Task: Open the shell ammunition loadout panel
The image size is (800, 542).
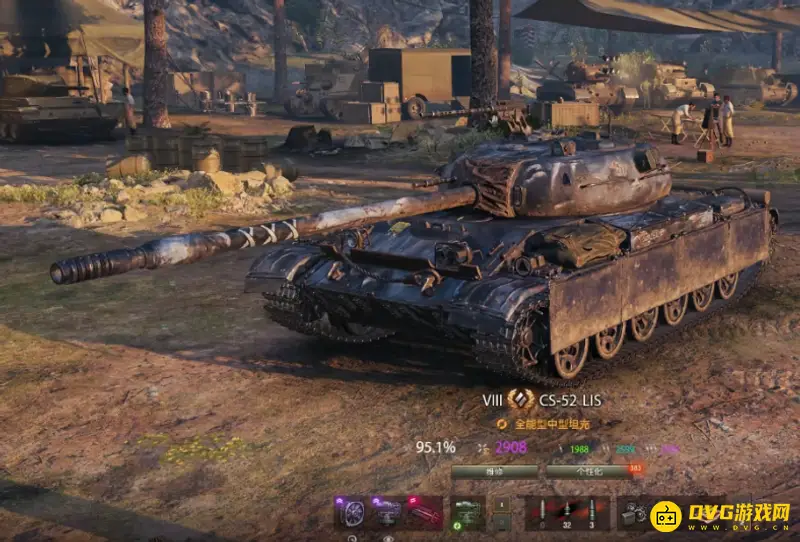Action: point(567,512)
